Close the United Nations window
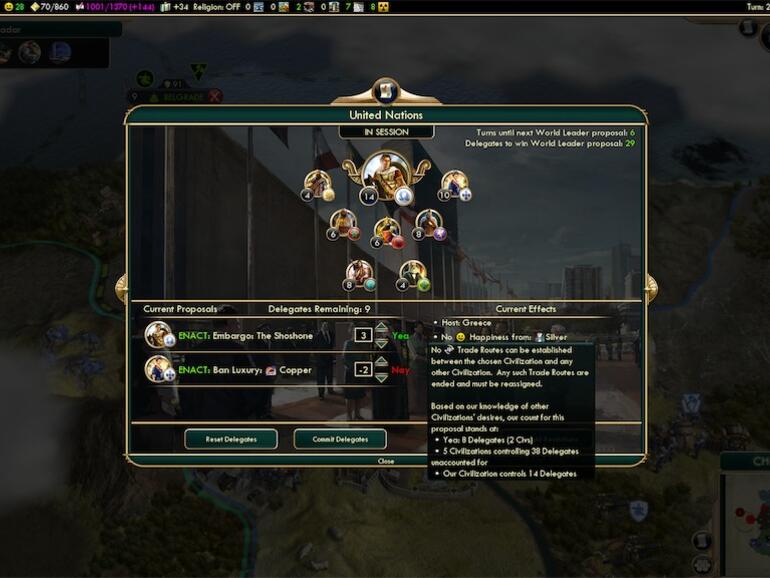 (x=386, y=461)
